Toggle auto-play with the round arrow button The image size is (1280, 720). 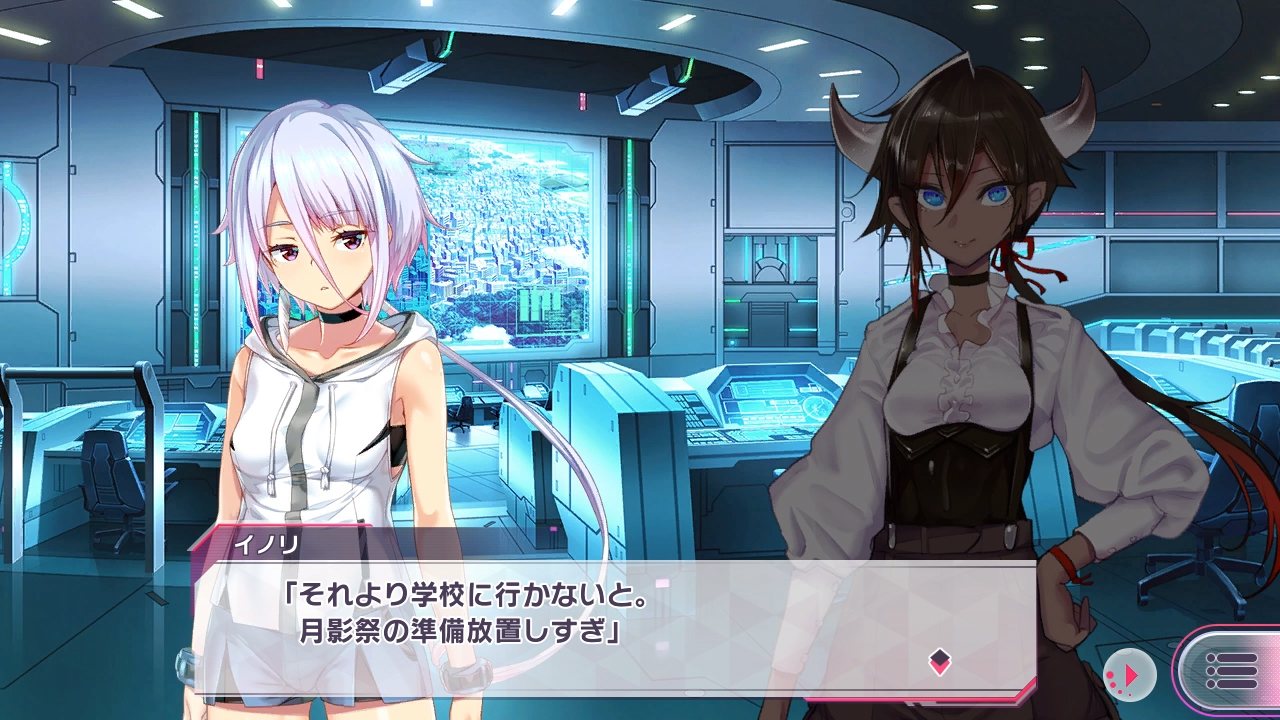point(1130,676)
